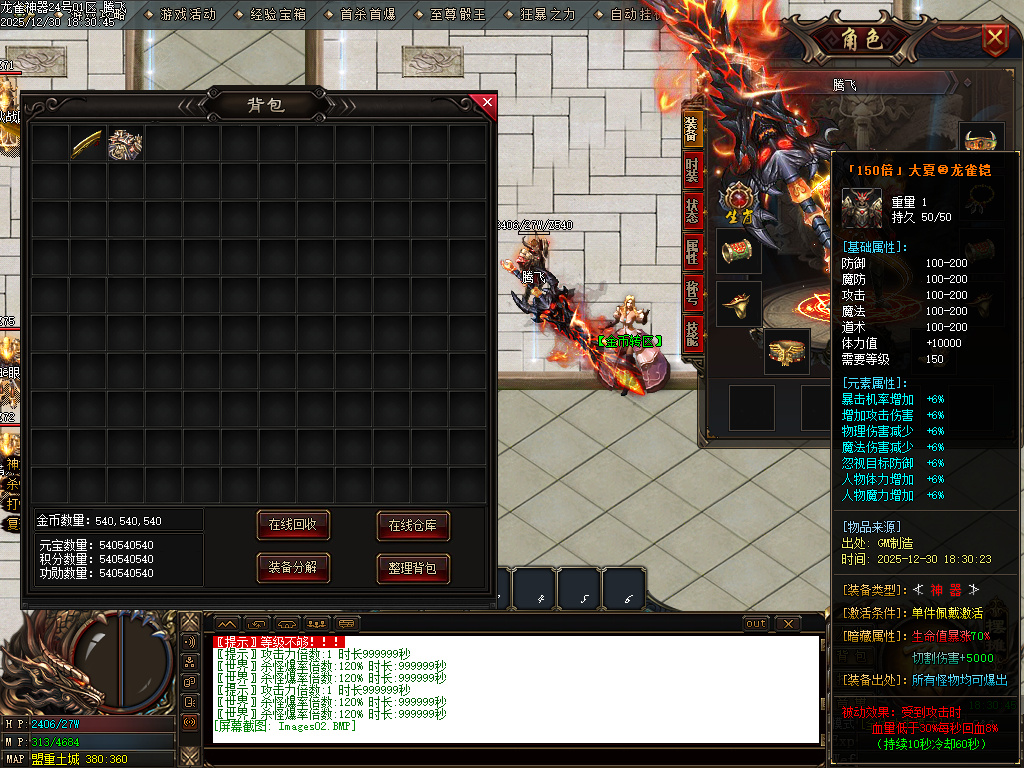This screenshot has width=1024, height=768.
Task: Close the 背包 inventory window
Action: [488, 102]
